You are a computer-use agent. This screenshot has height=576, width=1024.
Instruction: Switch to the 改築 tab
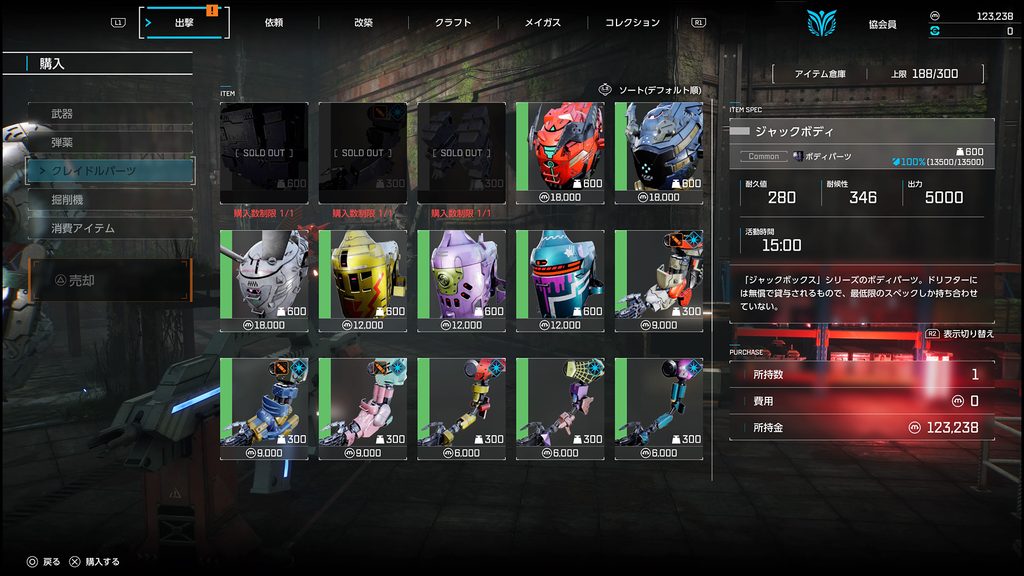[x=363, y=22]
